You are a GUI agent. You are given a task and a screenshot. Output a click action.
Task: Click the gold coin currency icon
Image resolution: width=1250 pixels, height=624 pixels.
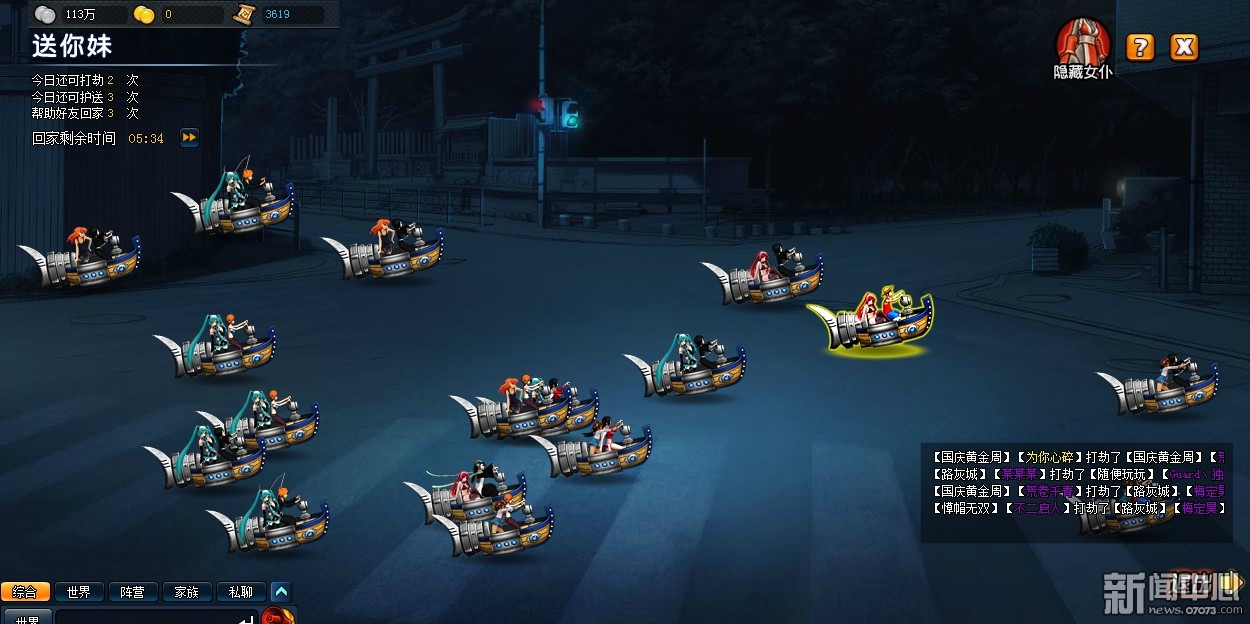click(144, 14)
